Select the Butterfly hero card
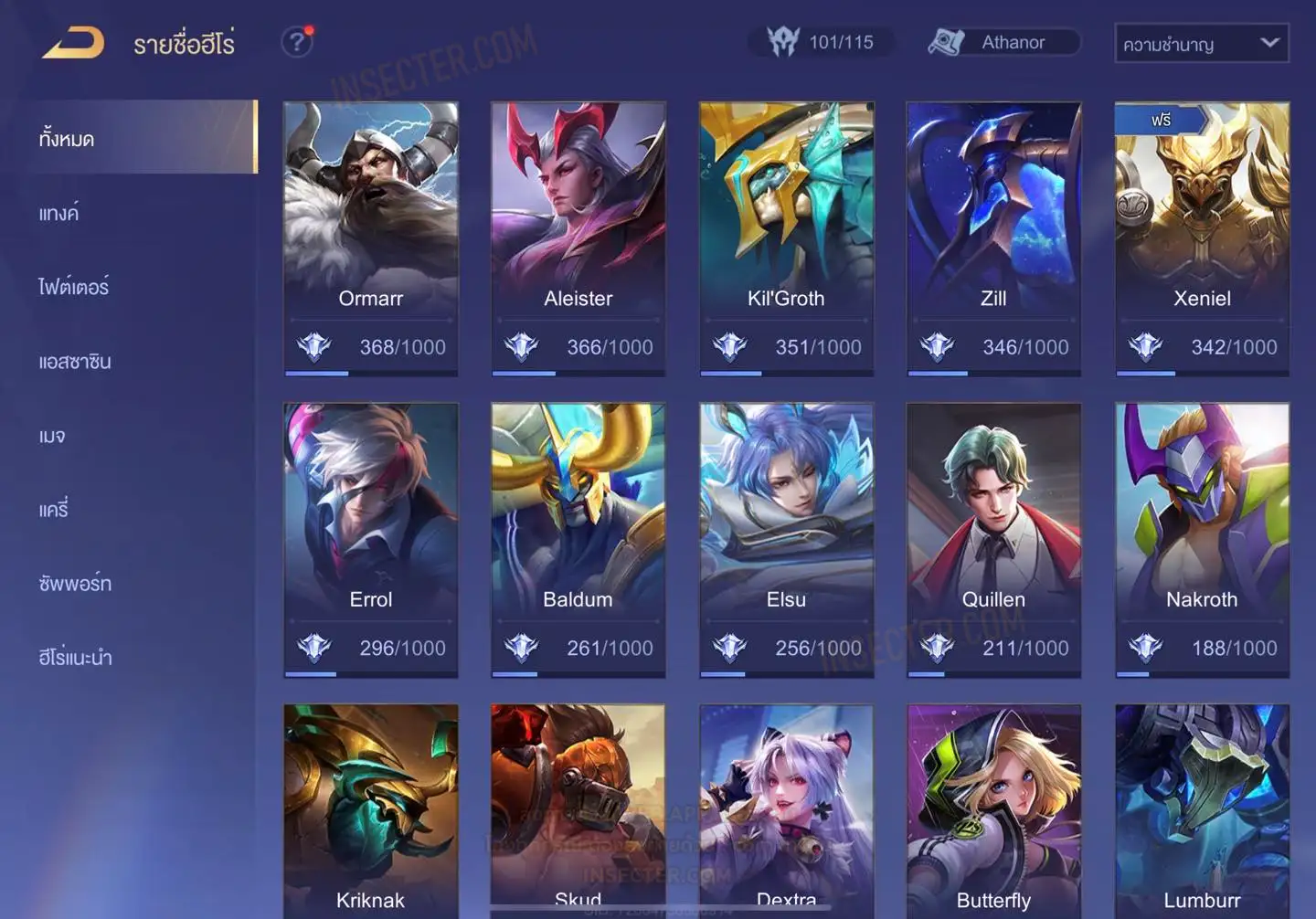 [993, 813]
